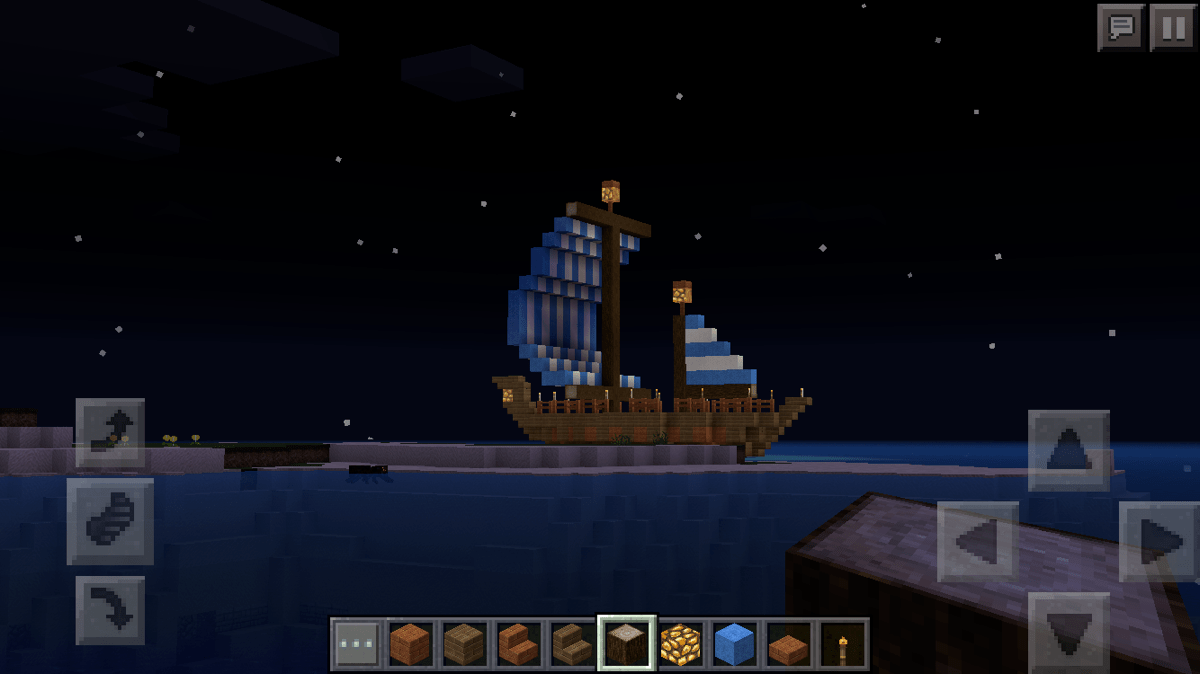Tap the move forward arrow

coord(1068,451)
